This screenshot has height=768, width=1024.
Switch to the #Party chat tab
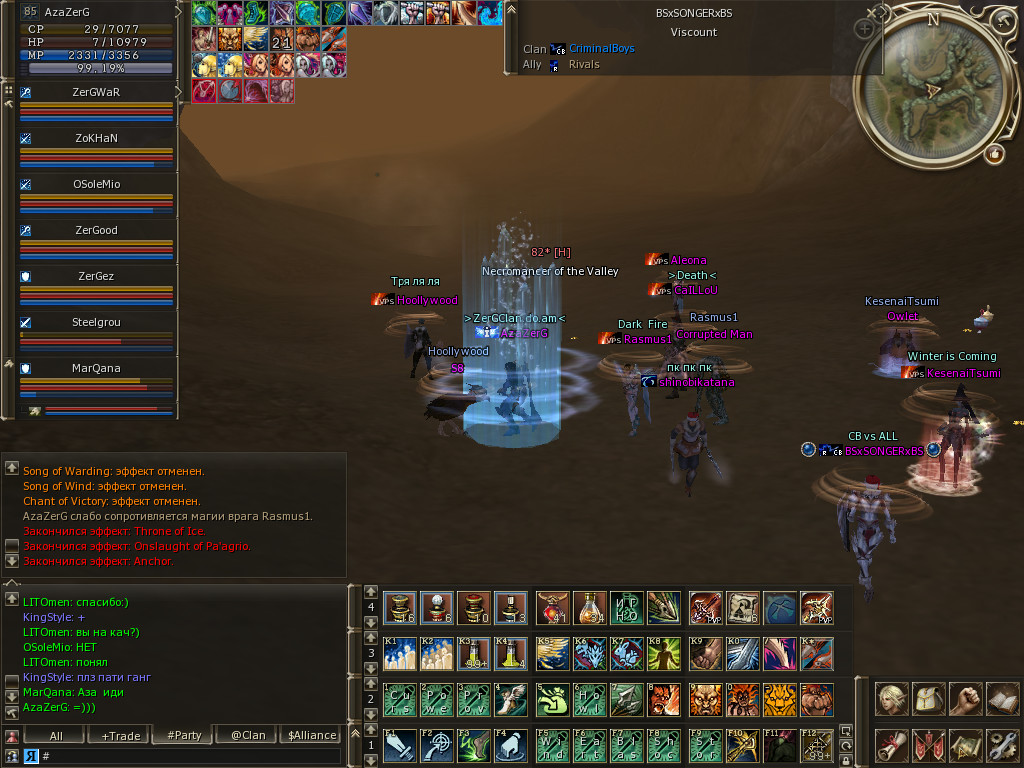[182, 735]
